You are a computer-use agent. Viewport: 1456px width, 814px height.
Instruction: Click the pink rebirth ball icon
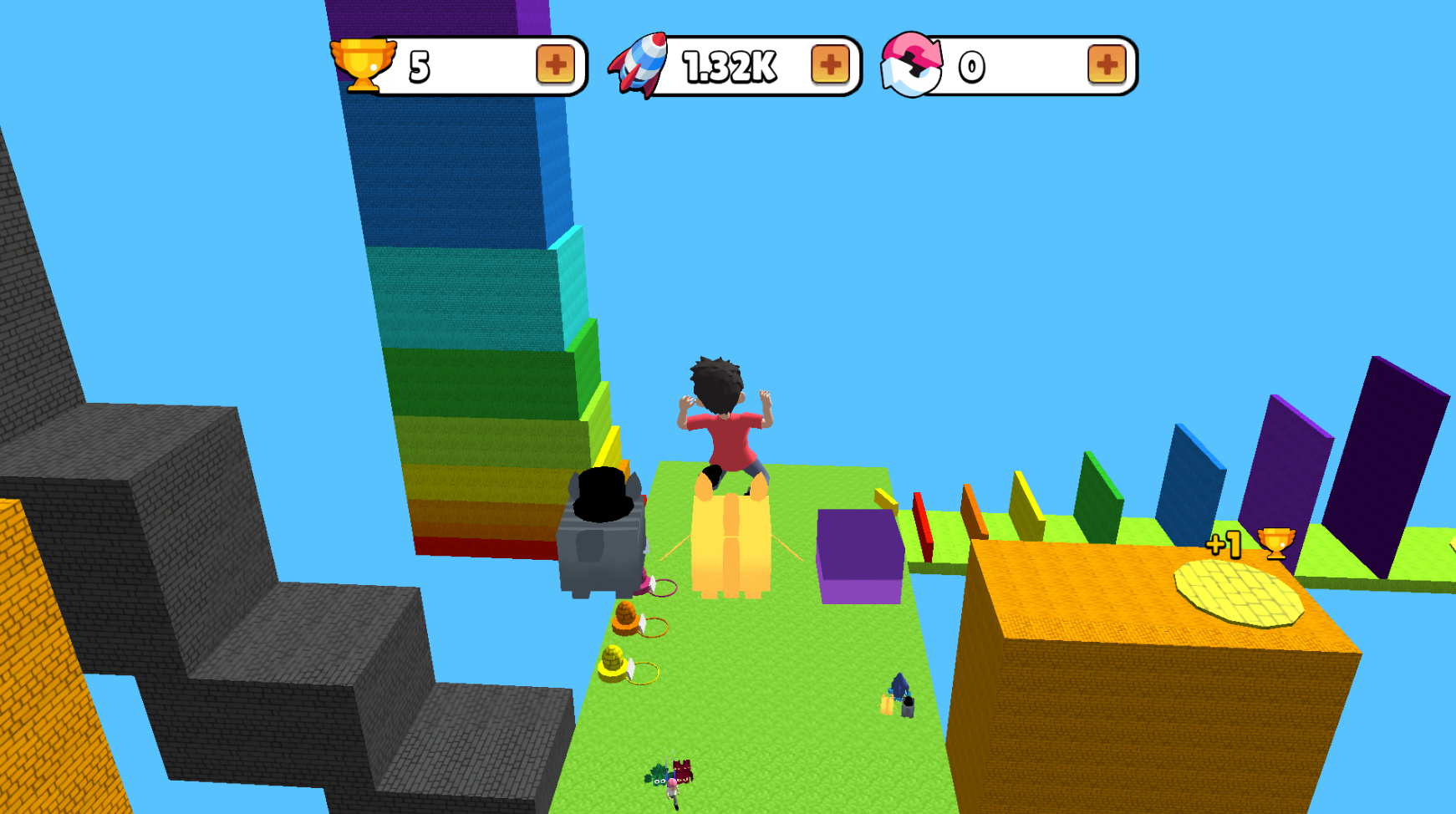[910, 66]
